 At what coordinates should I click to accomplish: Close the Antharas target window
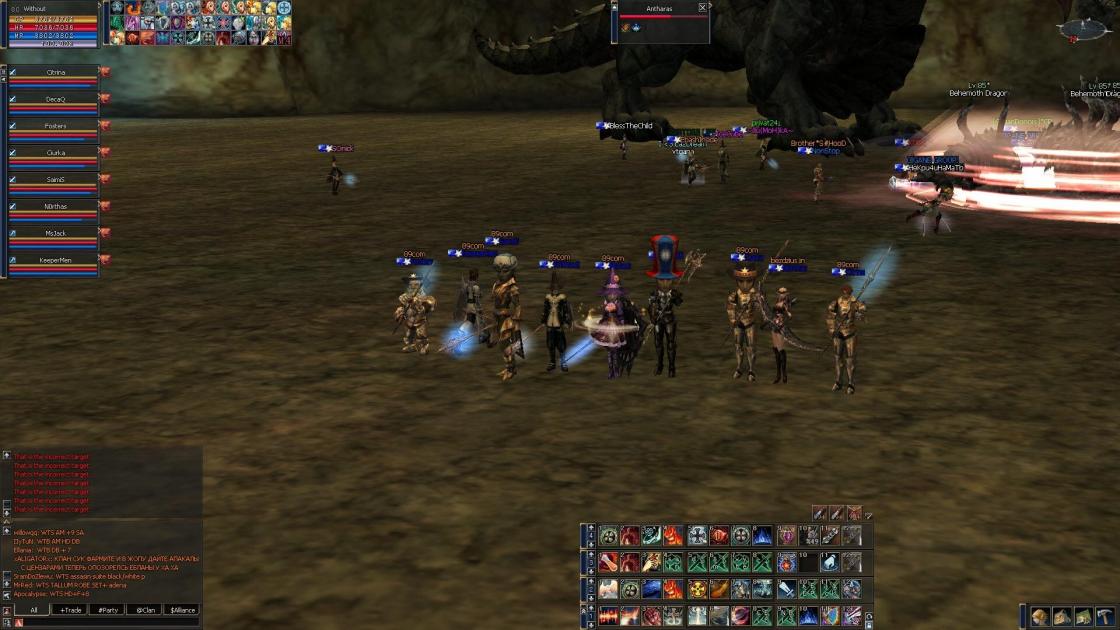(x=703, y=7)
